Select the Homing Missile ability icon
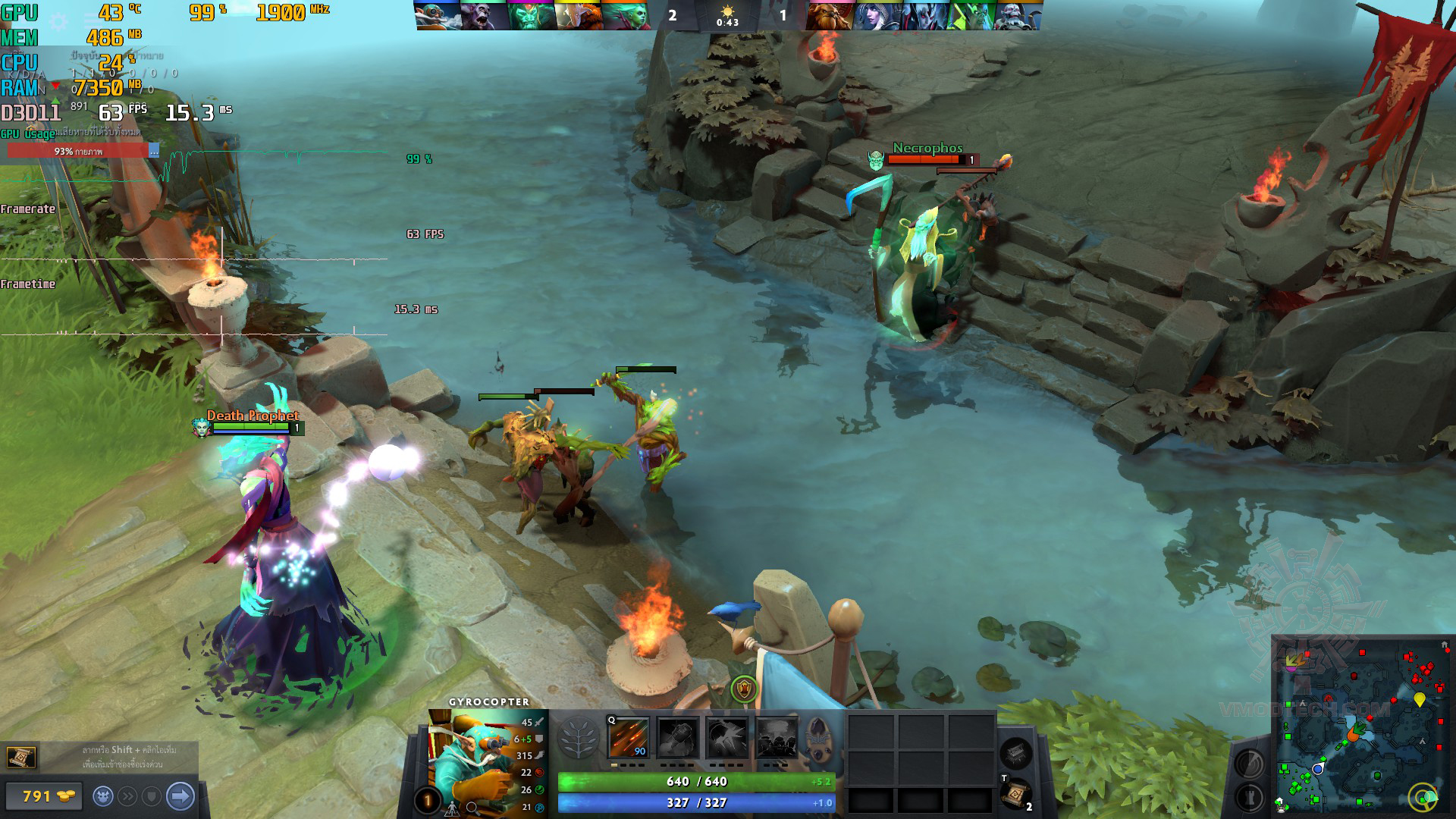Image resolution: width=1456 pixels, height=819 pixels. click(677, 737)
